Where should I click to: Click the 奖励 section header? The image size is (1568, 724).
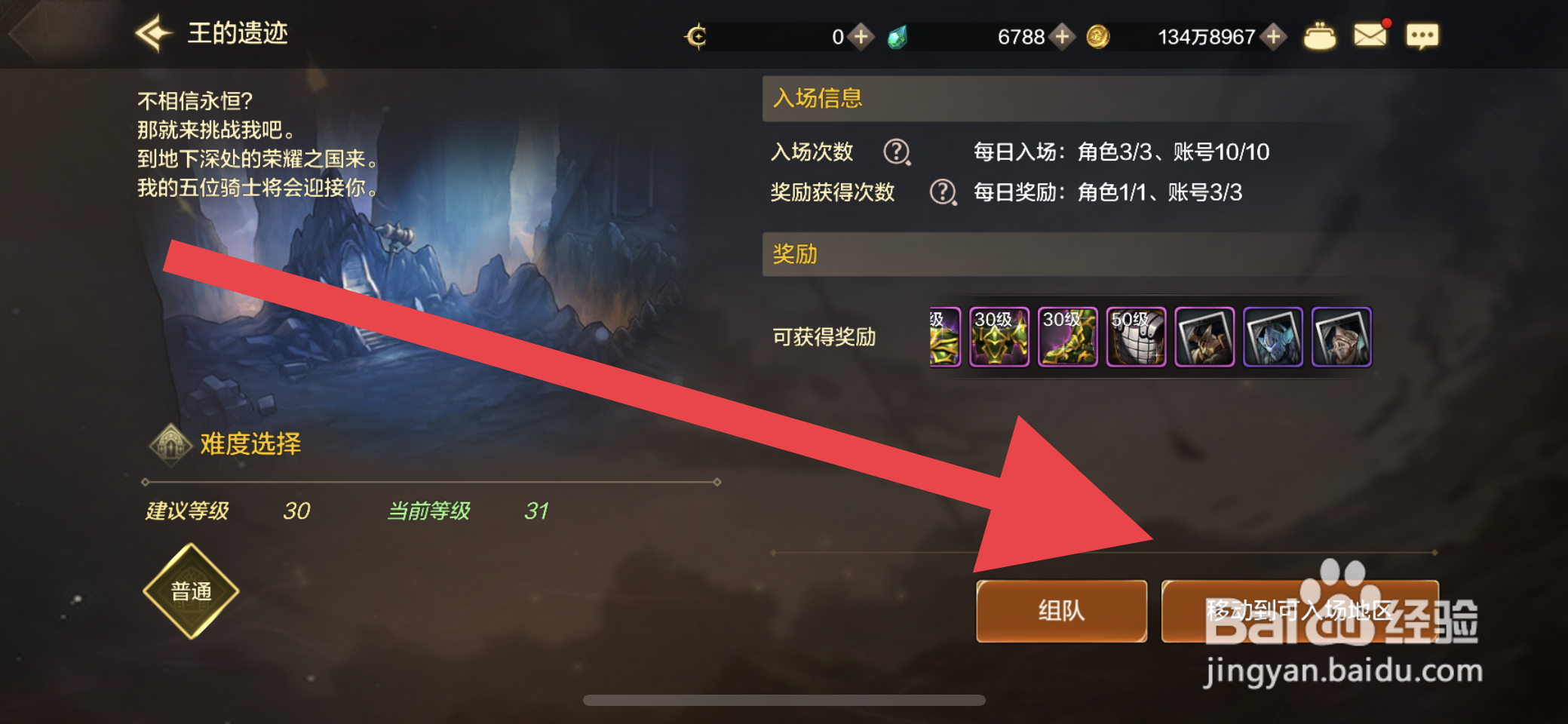point(793,255)
